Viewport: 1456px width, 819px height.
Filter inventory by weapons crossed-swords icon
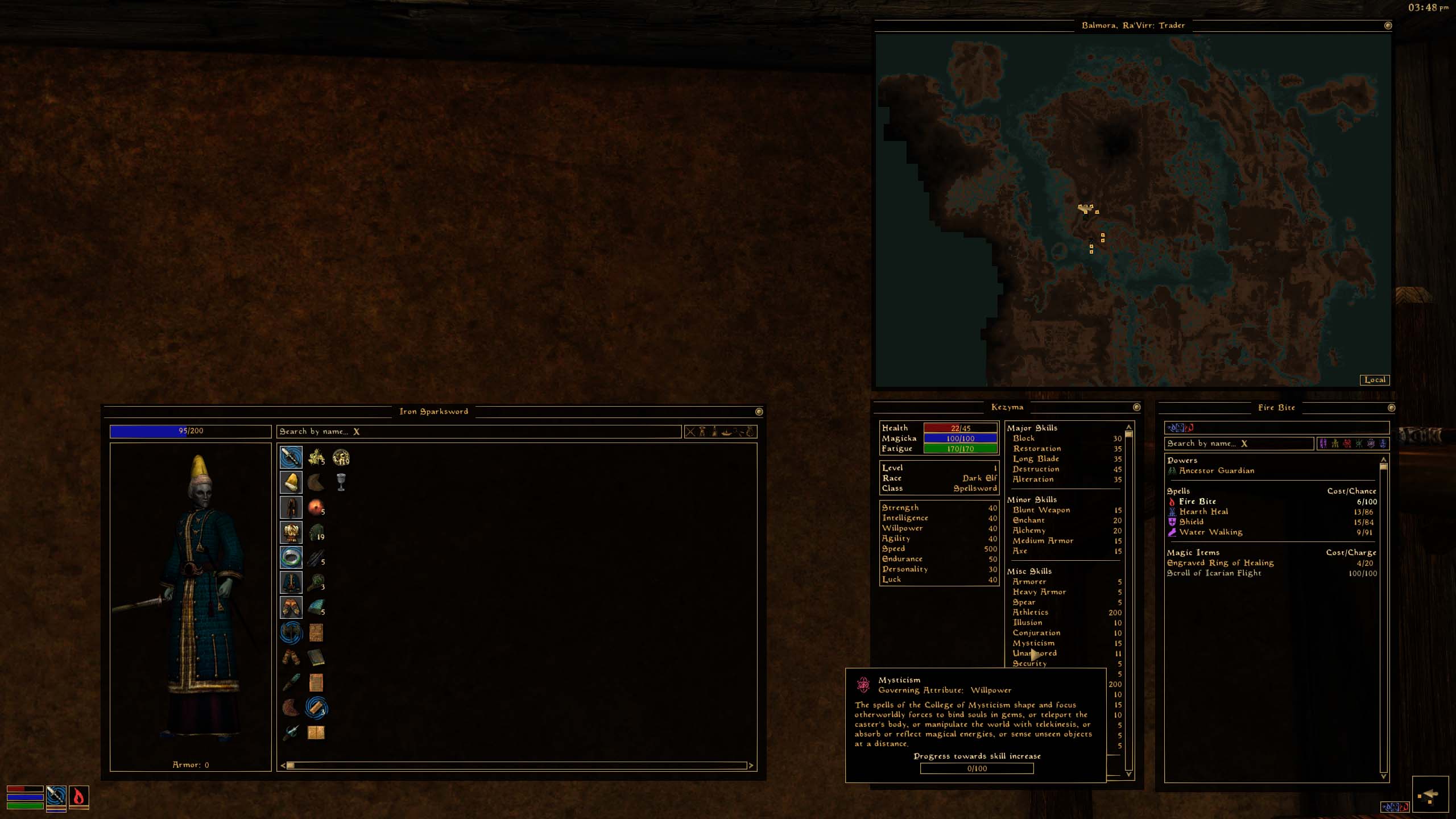point(690,432)
